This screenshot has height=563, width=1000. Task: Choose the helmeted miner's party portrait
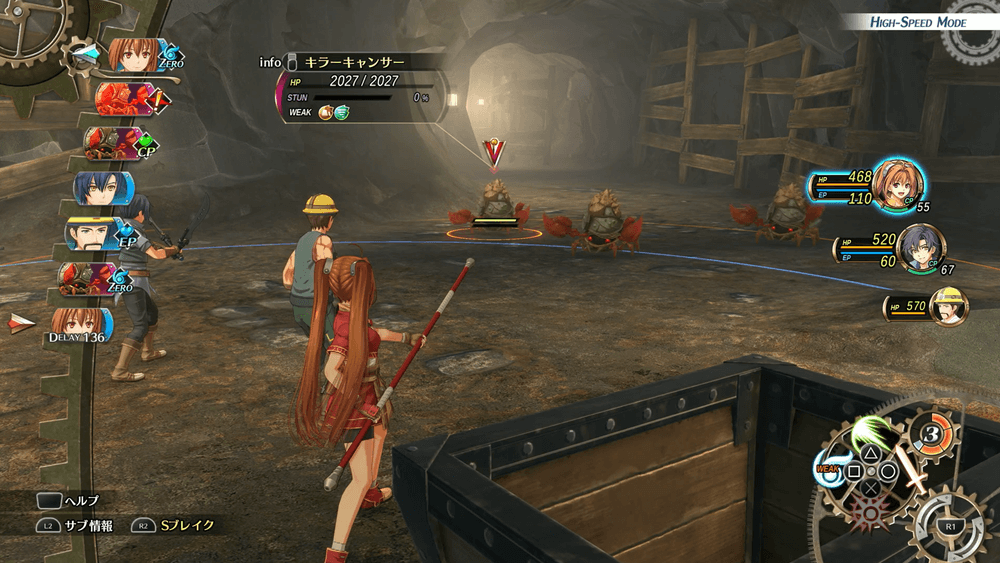tap(949, 305)
